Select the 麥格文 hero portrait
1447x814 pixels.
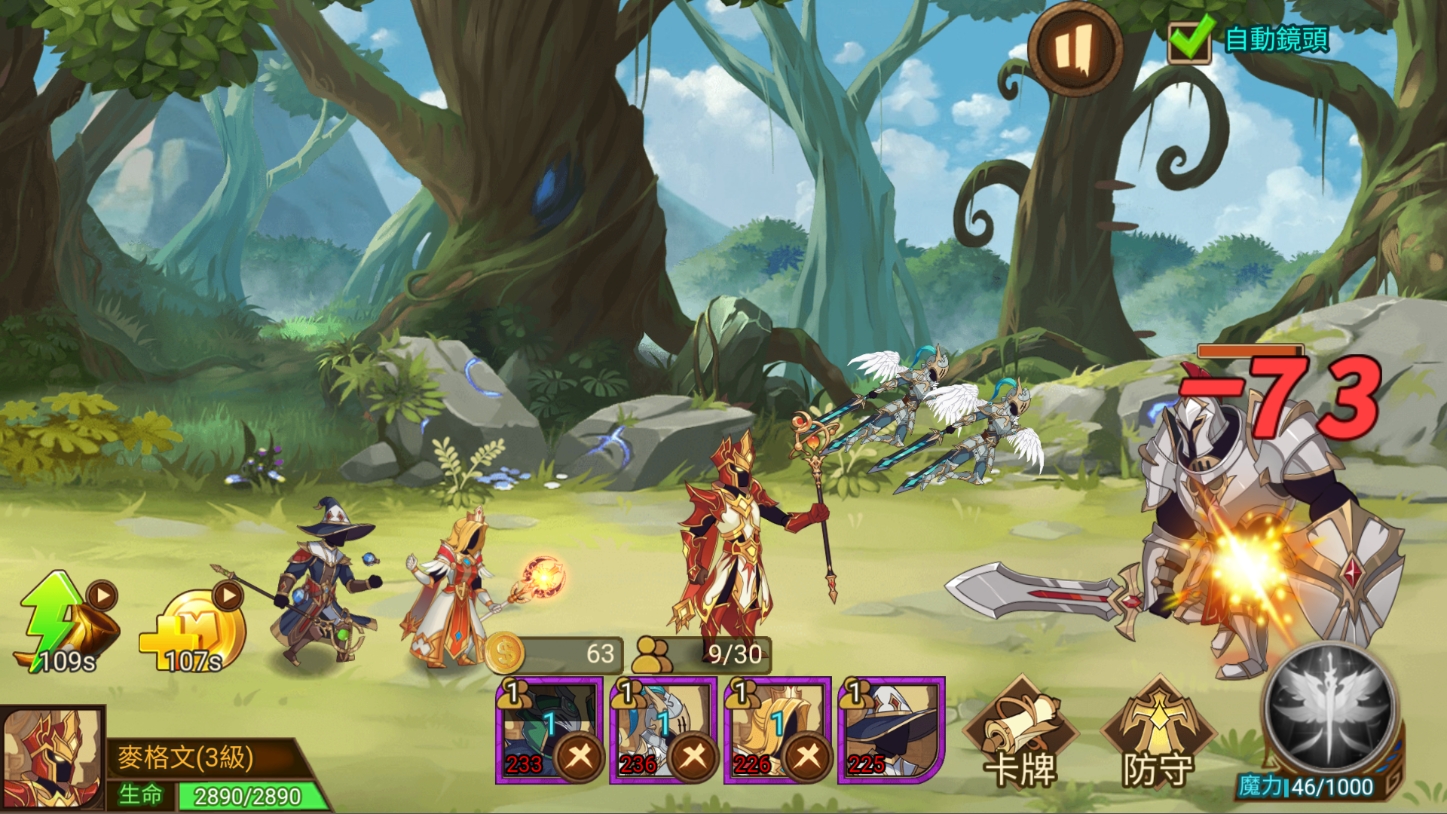[53, 759]
